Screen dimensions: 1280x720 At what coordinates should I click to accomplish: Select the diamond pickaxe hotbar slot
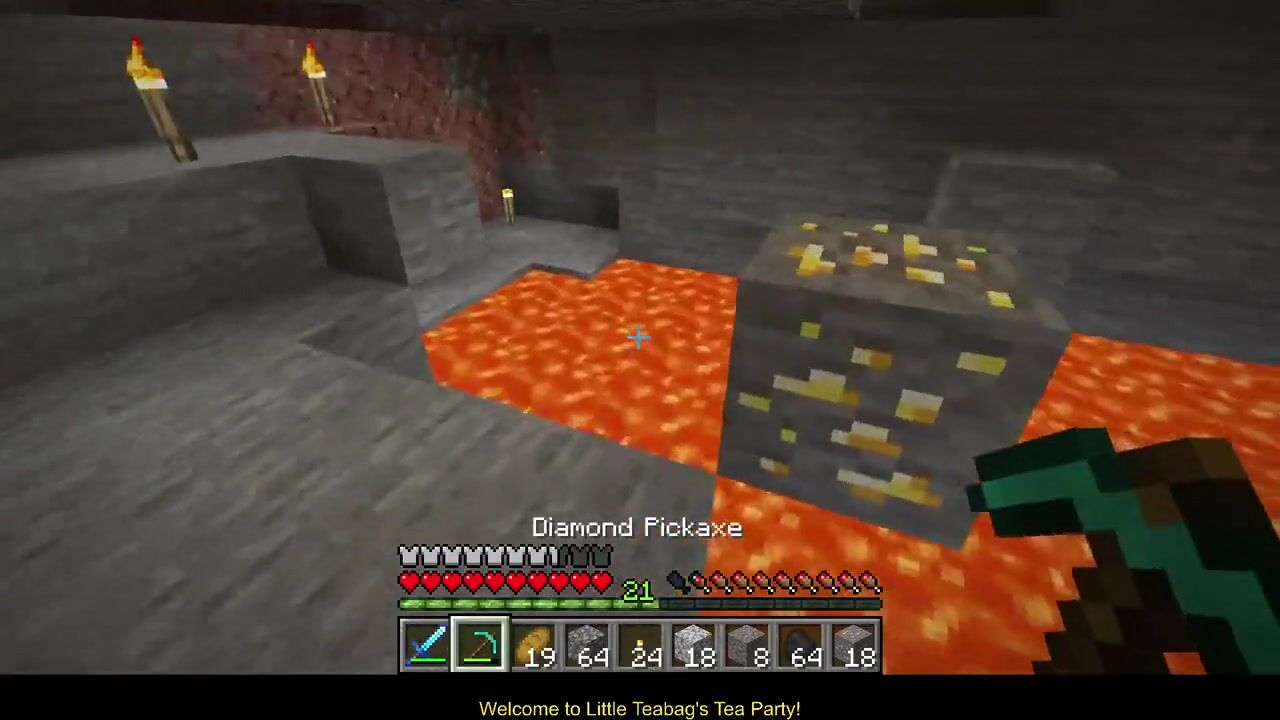click(x=479, y=644)
